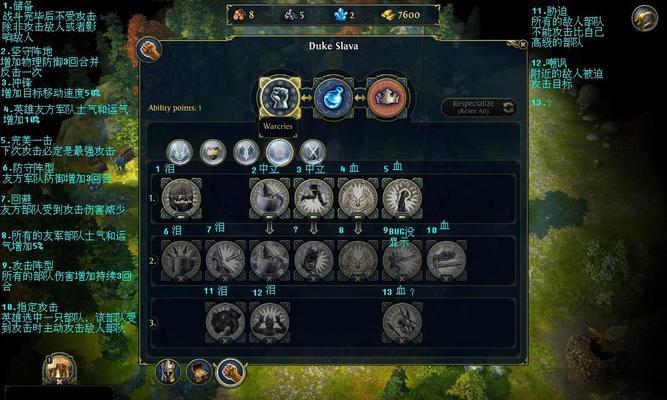Screen dimensions: 667x400
Task: Click the hero portrait in bottom-left corner
Action: 58,372
